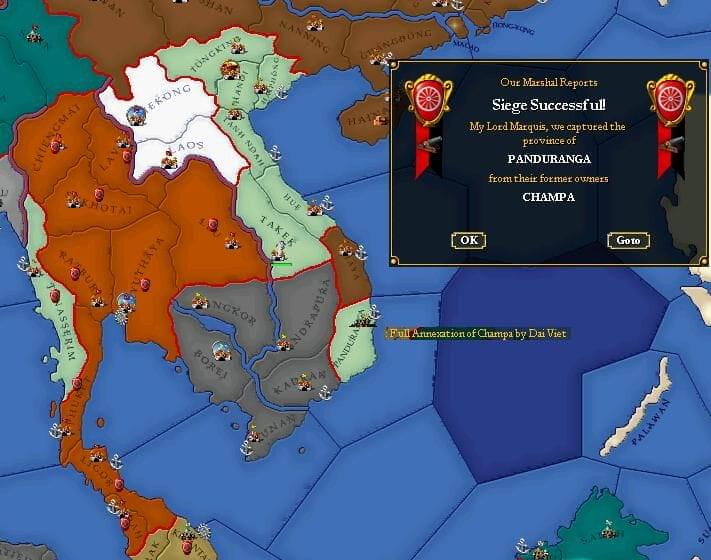Click Goto to jump to Panduranga
Viewport: 711px width, 560px height.
(628, 241)
